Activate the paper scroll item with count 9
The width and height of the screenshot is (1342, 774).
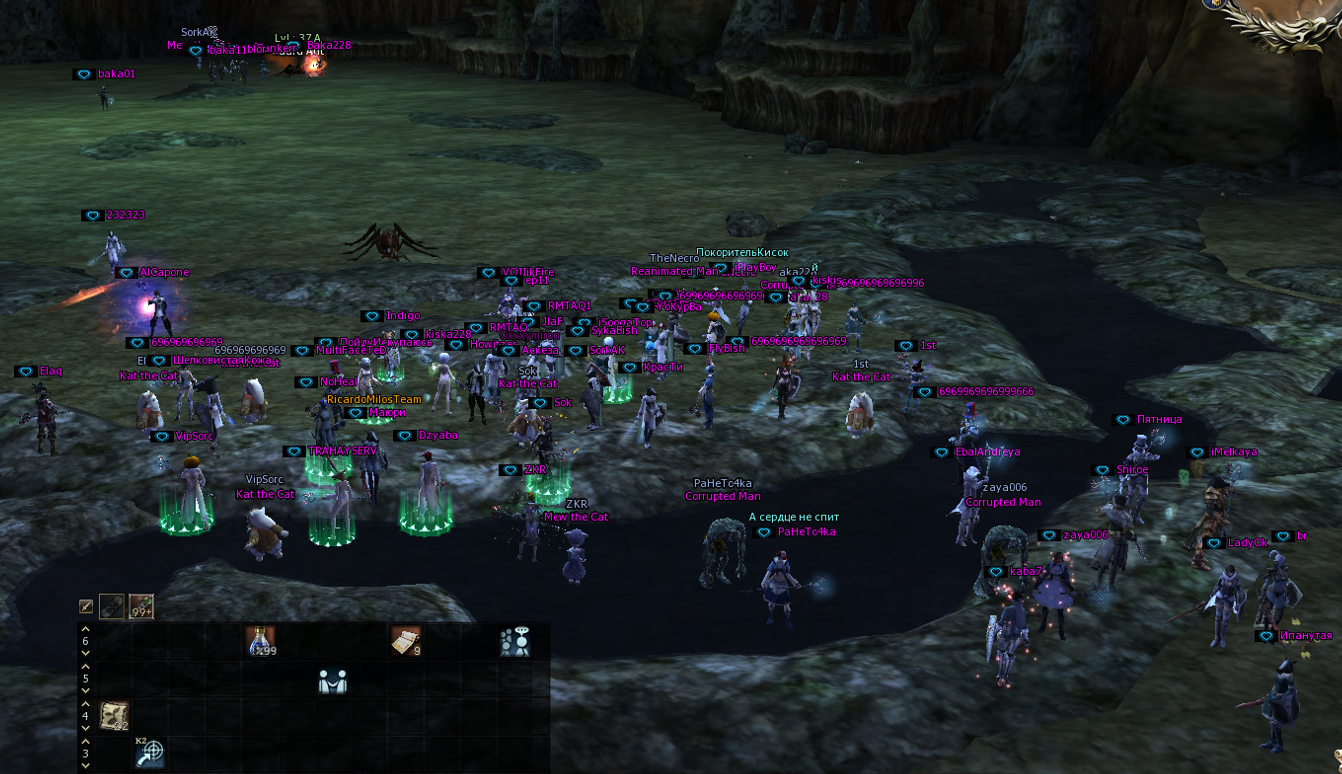tap(405, 641)
